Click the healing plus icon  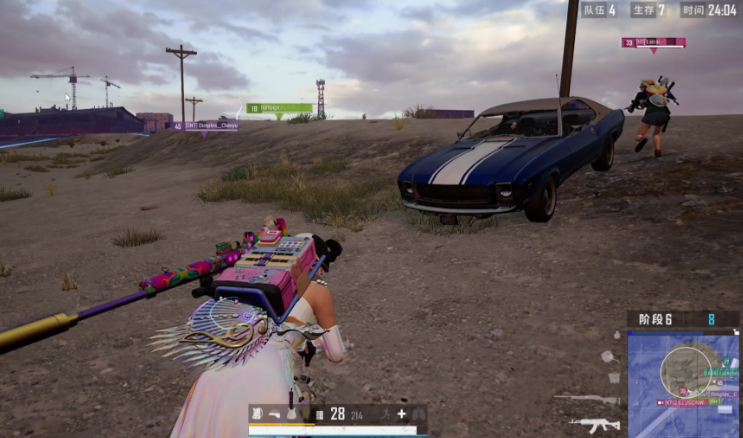click(x=401, y=413)
